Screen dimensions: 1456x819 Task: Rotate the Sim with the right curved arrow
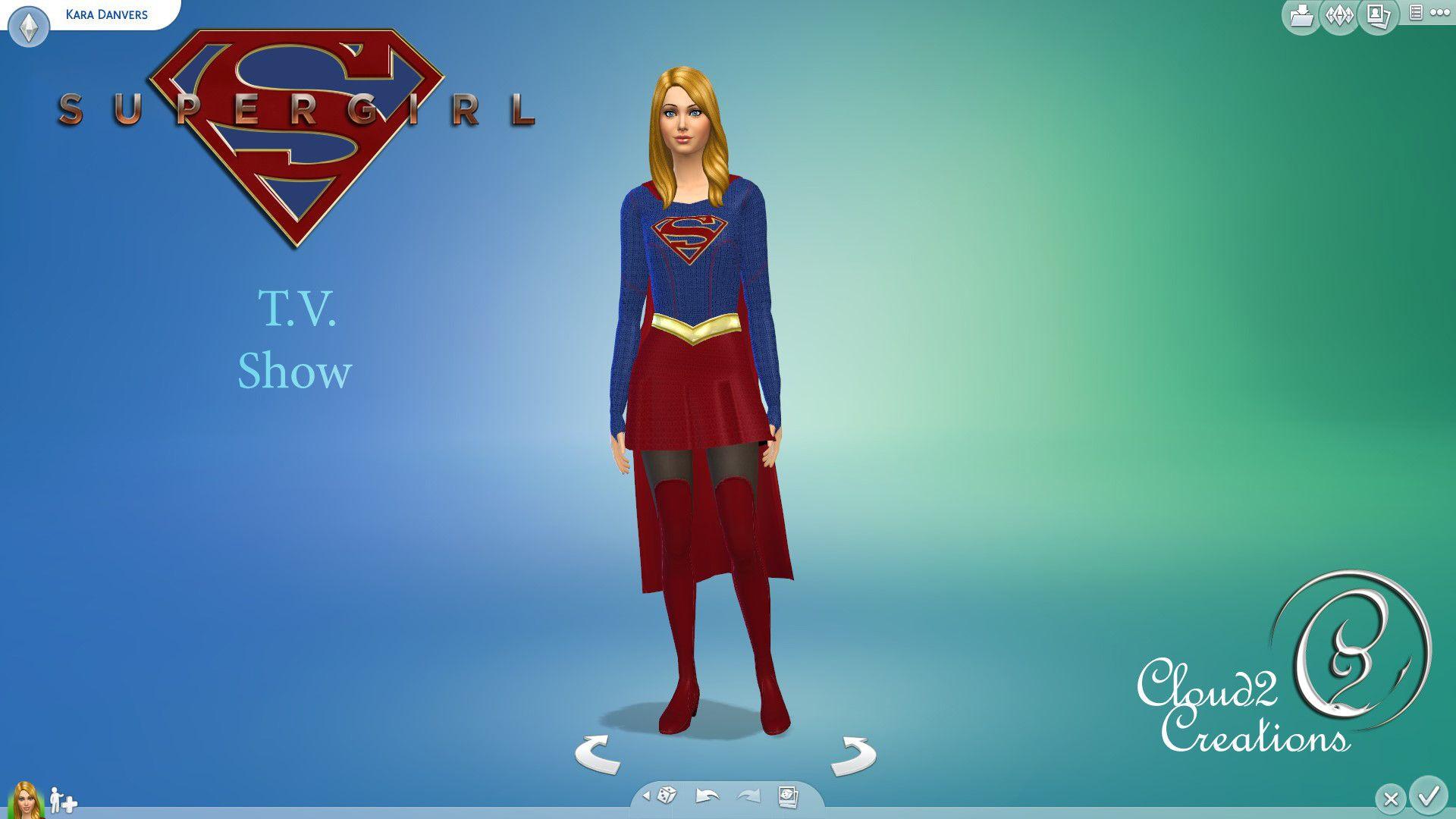(x=853, y=755)
